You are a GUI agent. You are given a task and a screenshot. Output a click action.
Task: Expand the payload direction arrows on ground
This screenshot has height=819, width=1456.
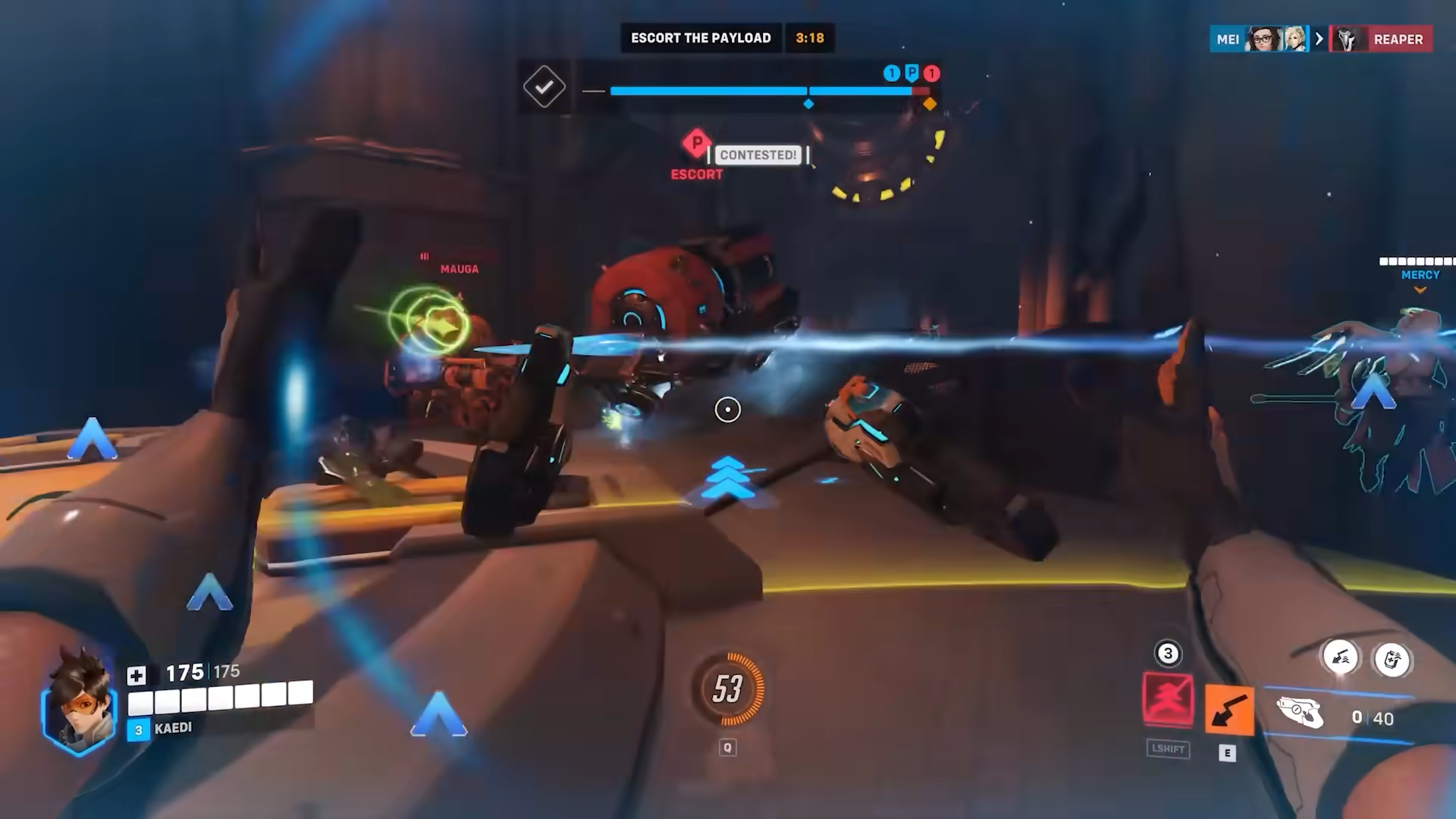[728, 478]
